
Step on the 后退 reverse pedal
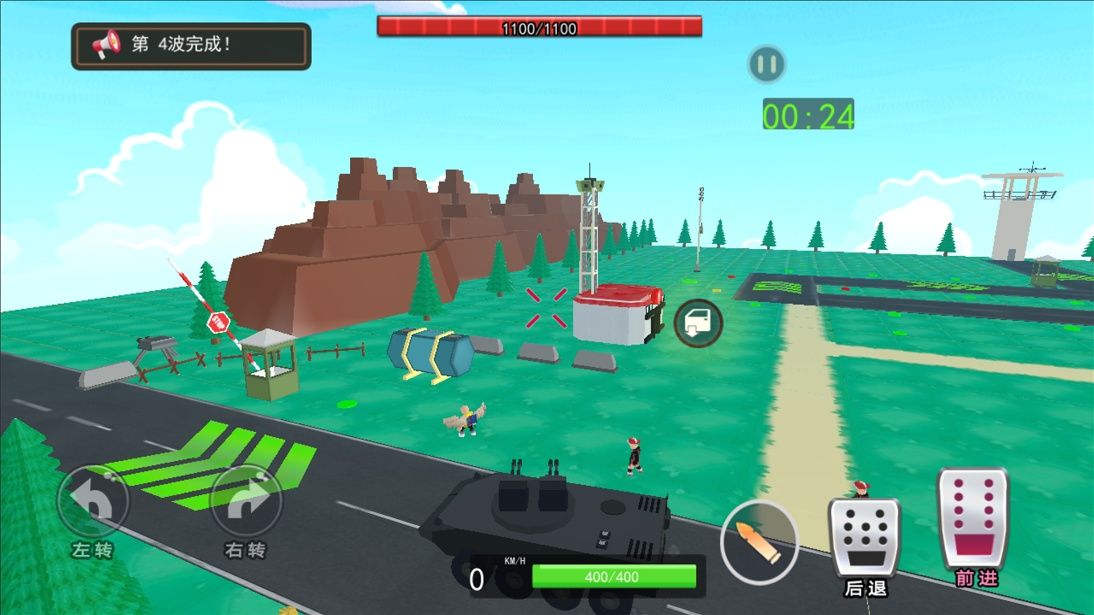pyautogui.click(x=863, y=536)
